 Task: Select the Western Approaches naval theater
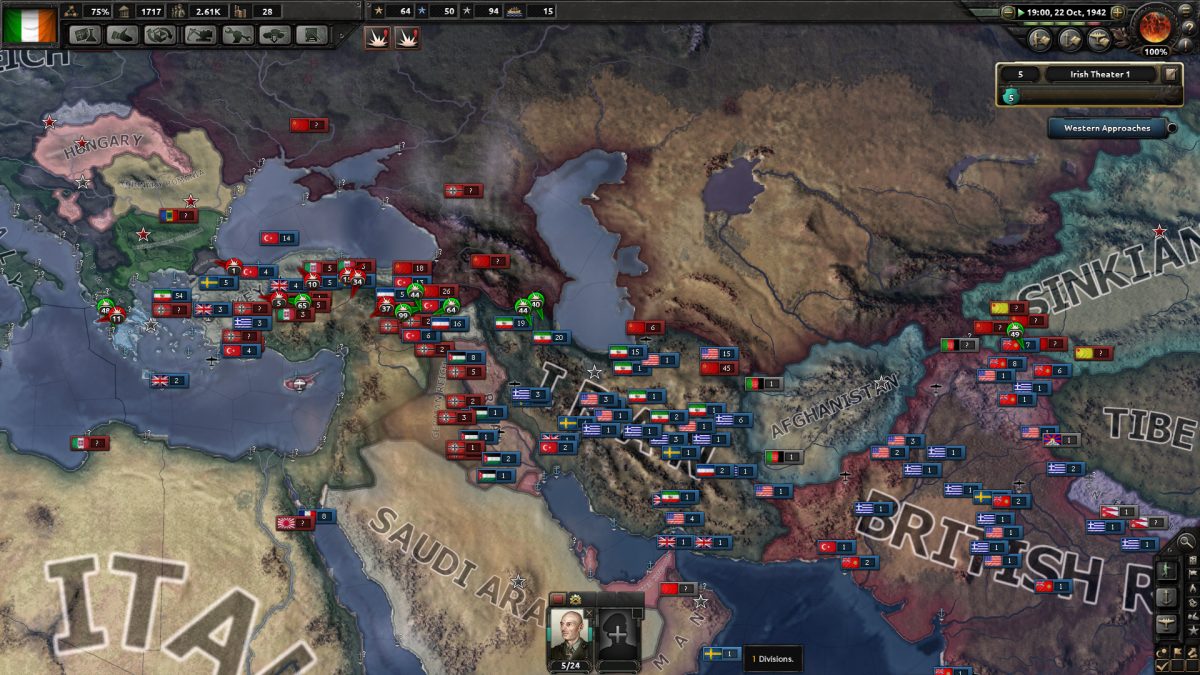pos(1108,128)
